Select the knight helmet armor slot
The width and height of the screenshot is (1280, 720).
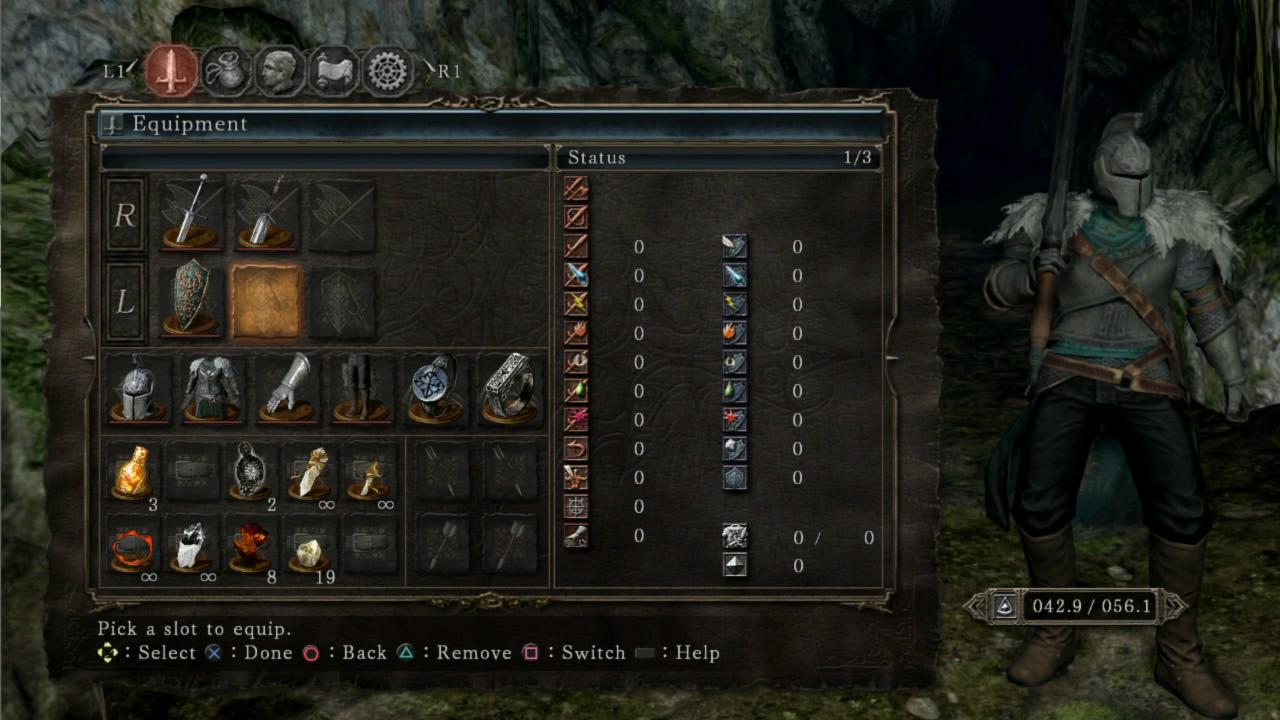pos(137,388)
